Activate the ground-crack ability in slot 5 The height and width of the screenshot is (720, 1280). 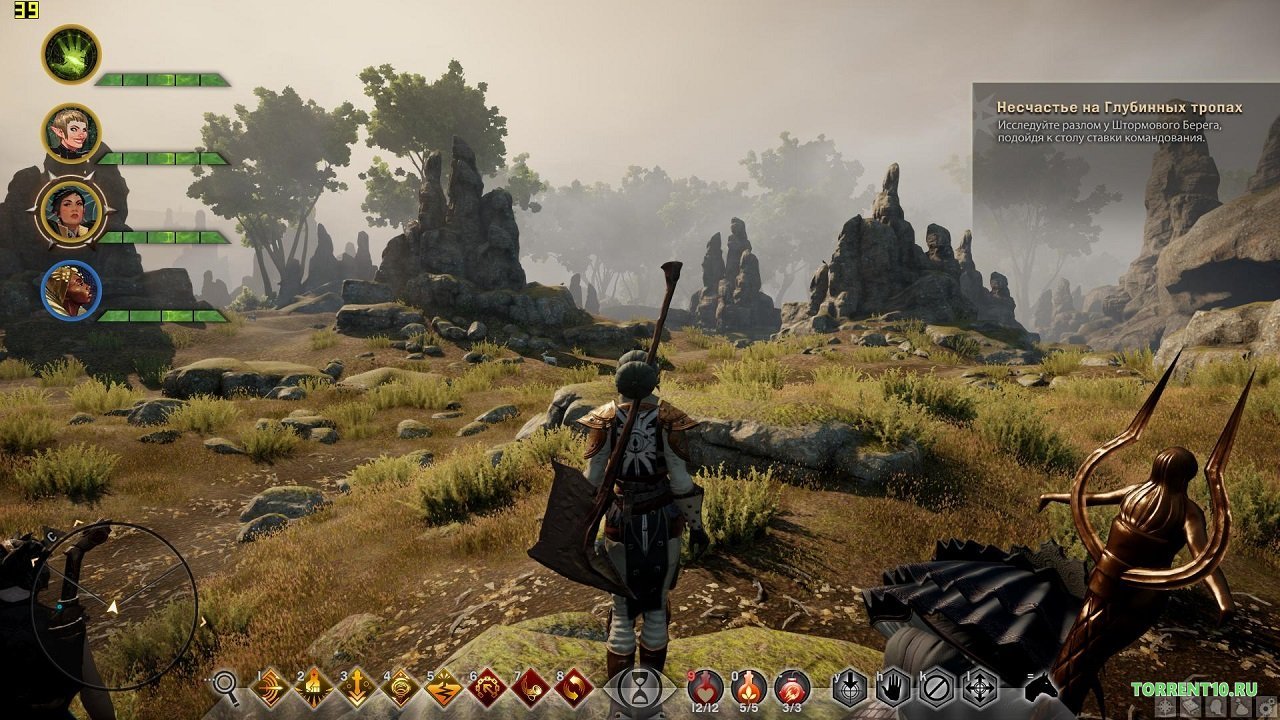(x=443, y=688)
